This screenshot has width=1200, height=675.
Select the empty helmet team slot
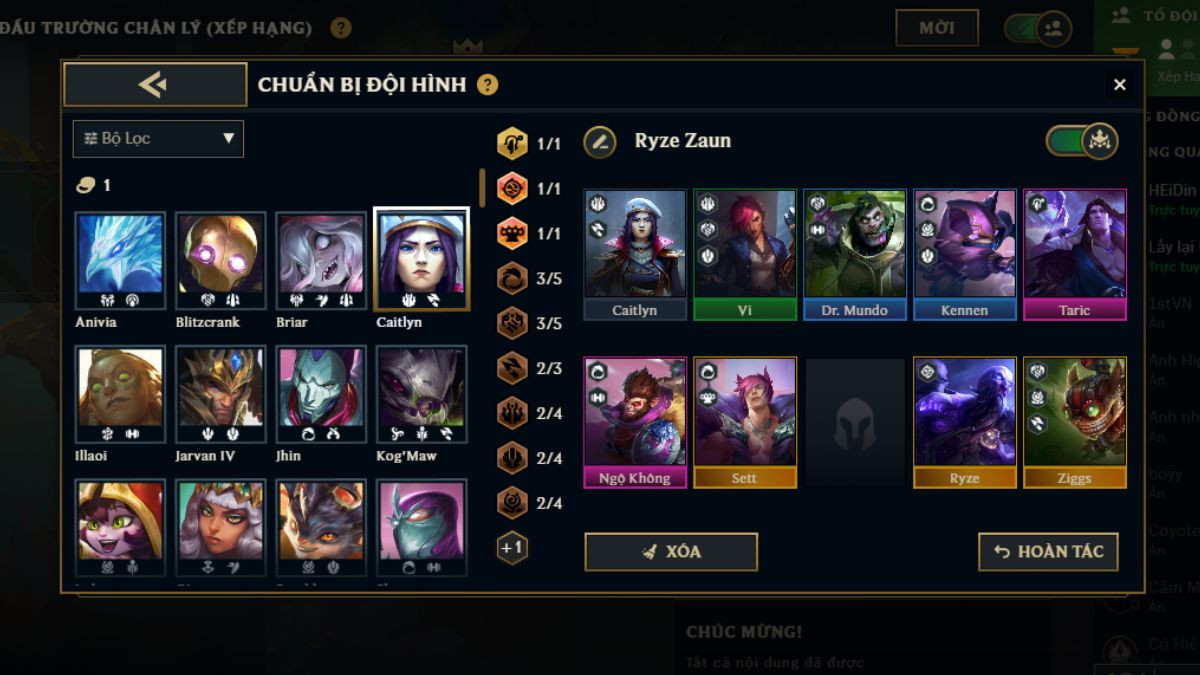(x=855, y=423)
